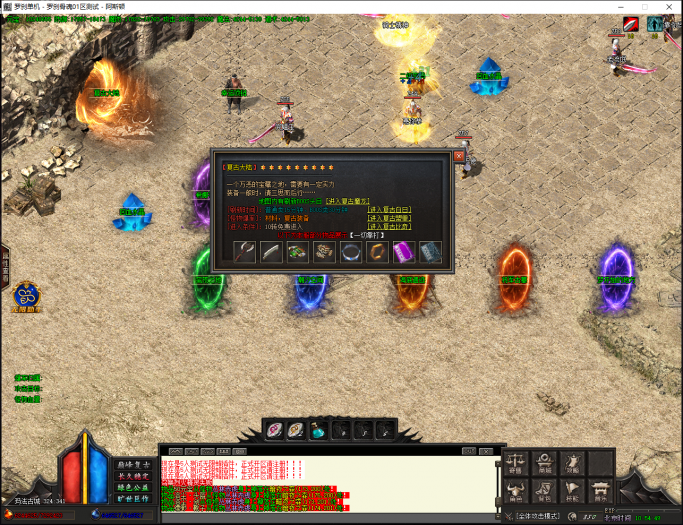
Task: Inspect the golden ring reward item
Action: (x=377, y=253)
